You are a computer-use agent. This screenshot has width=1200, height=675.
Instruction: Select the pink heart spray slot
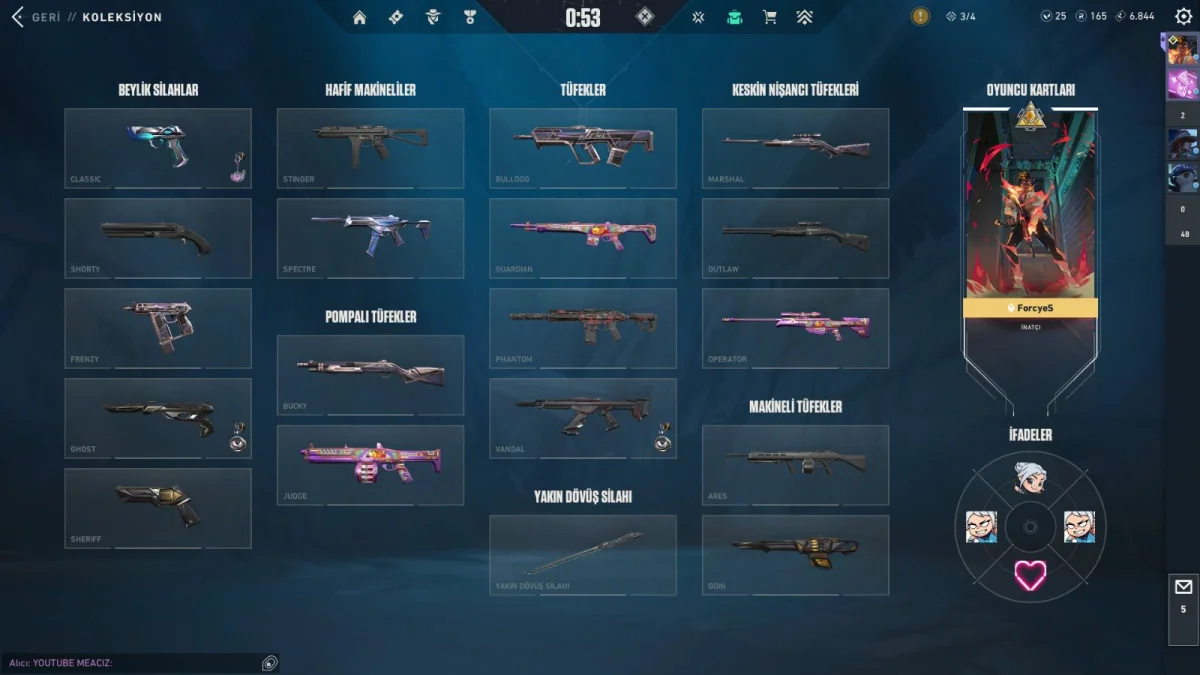pyautogui.click(x=1030, y=574)
